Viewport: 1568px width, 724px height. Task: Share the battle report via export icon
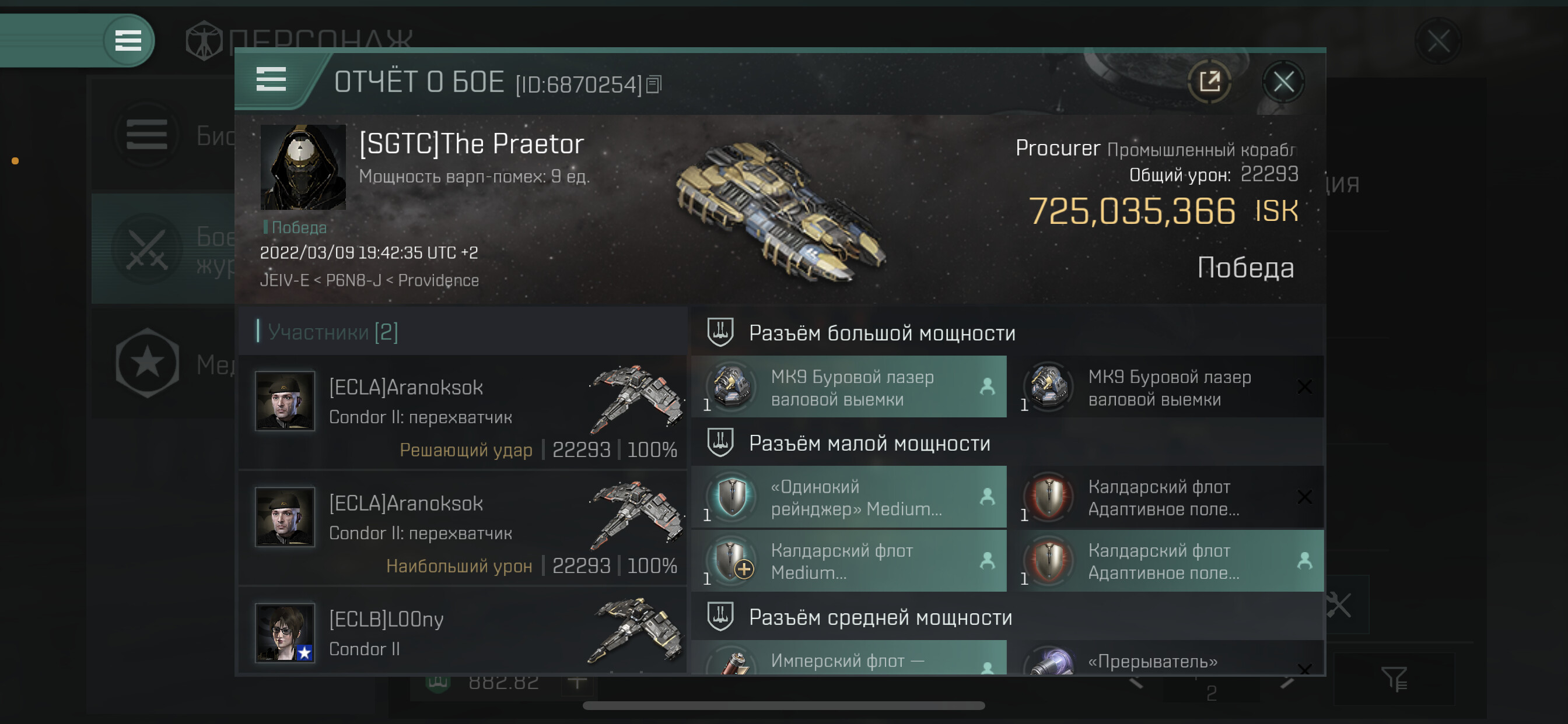pos(1209,82)
